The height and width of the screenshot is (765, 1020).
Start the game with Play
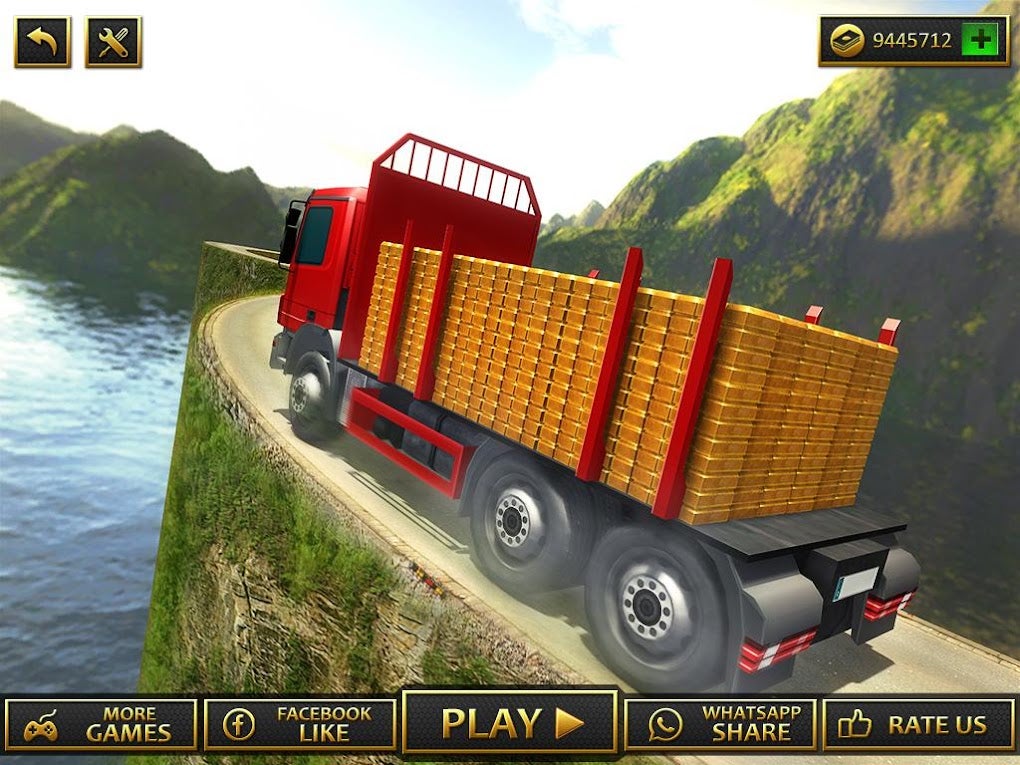point(510,722)
